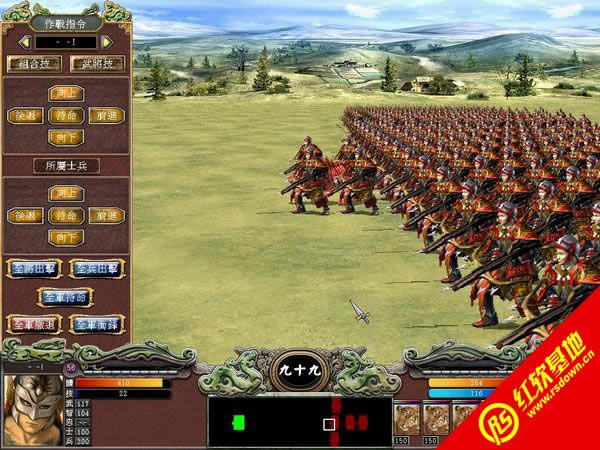Move the 所屬士兵 soldiers 向下

64,237
